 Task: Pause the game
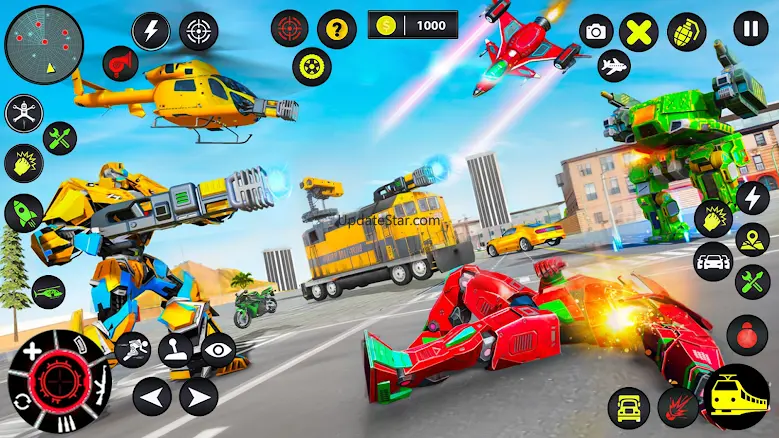pyautogui.click(x=750, y=27)
